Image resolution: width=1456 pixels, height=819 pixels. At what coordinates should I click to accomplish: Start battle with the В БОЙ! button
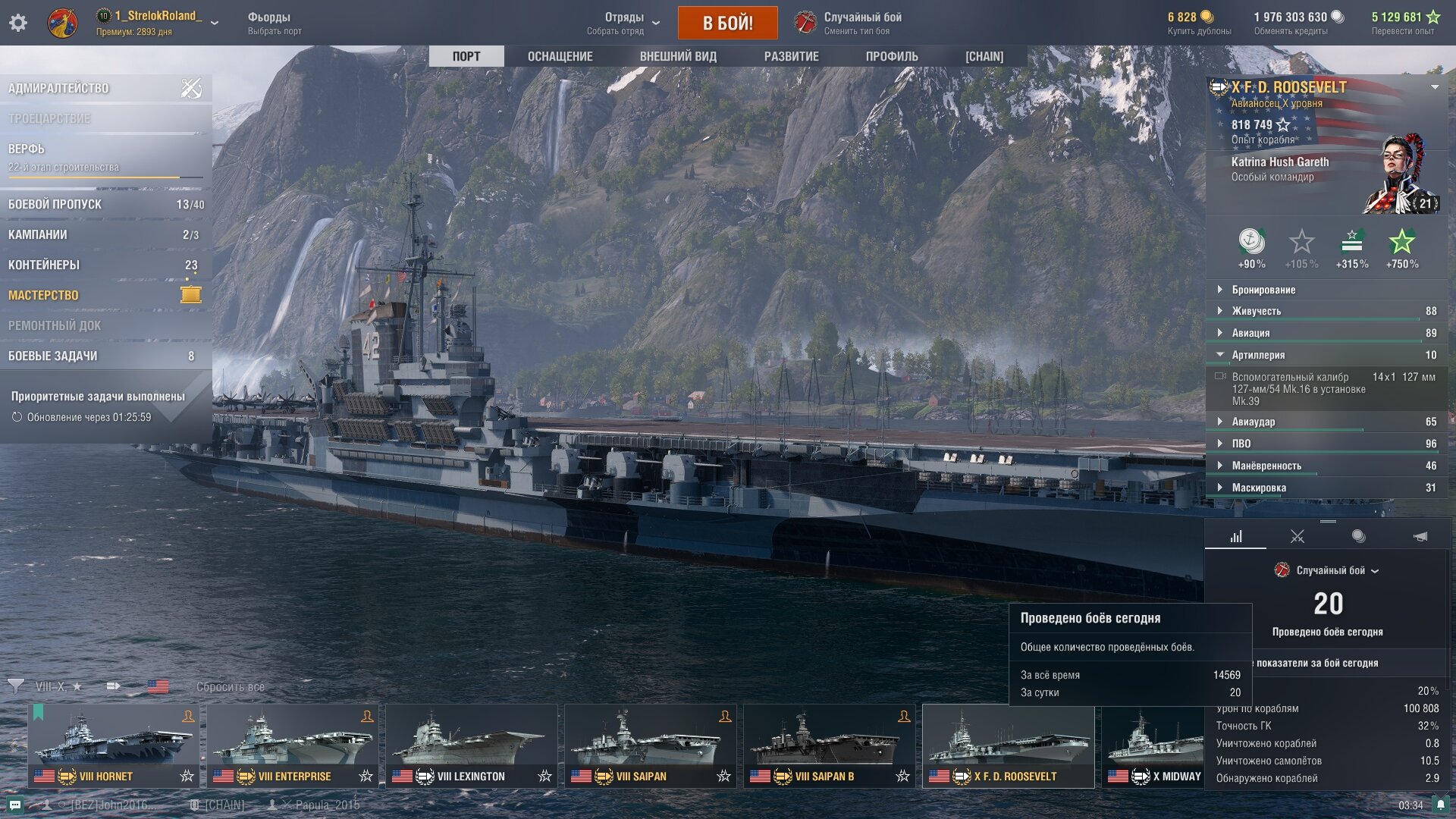(727, 23)
